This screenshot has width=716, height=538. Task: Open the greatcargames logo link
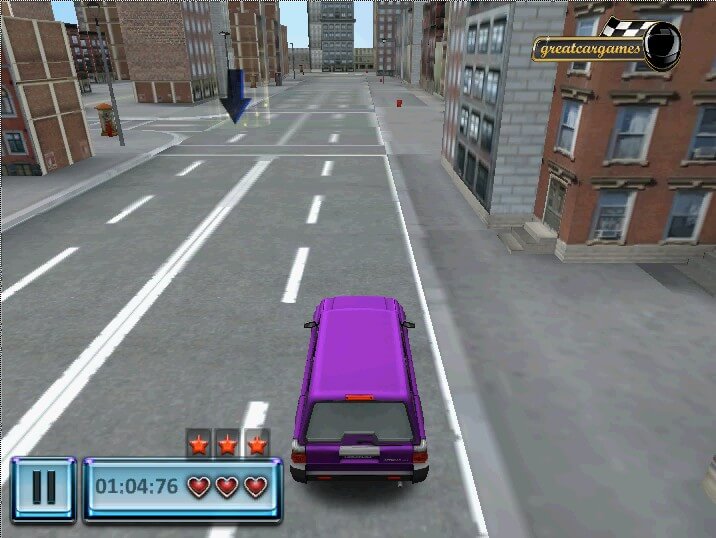(606, 46)
